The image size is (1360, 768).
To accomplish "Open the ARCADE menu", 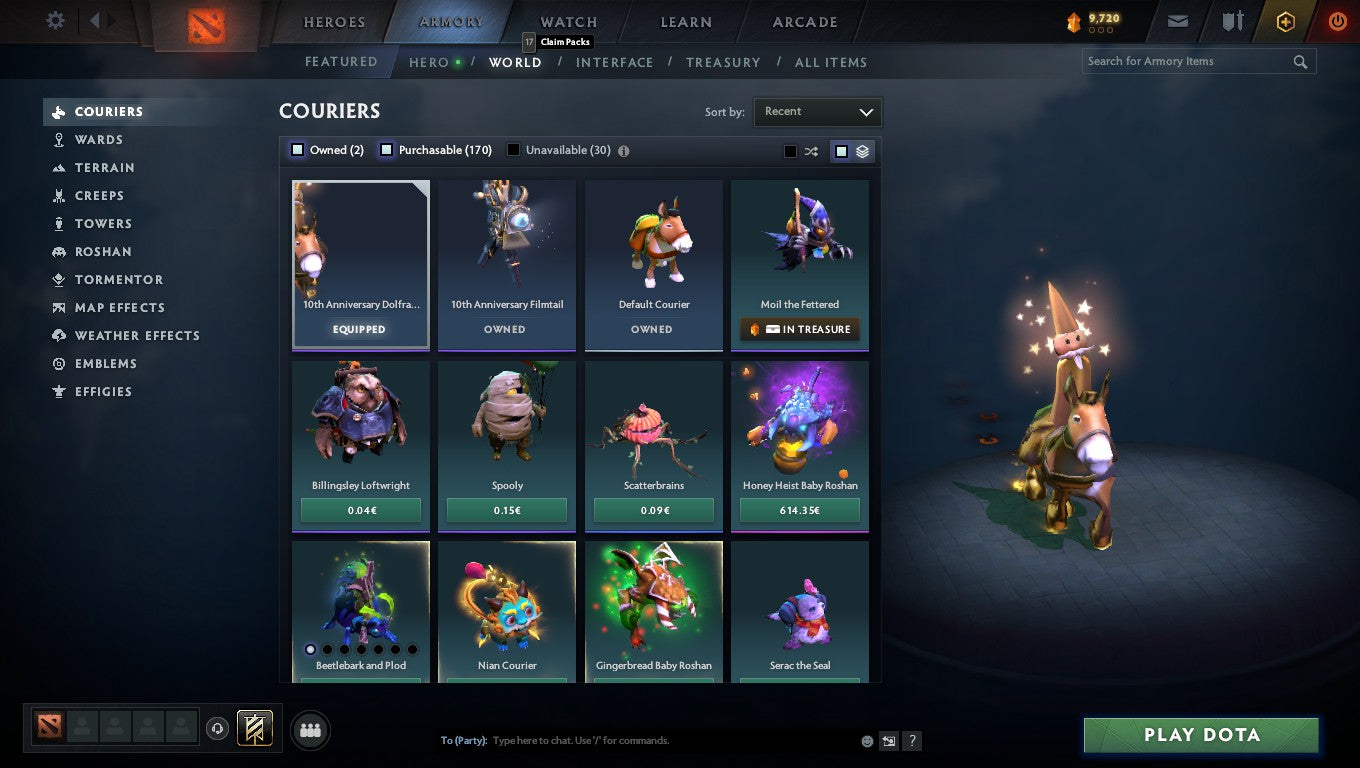I will click(803, 21).
